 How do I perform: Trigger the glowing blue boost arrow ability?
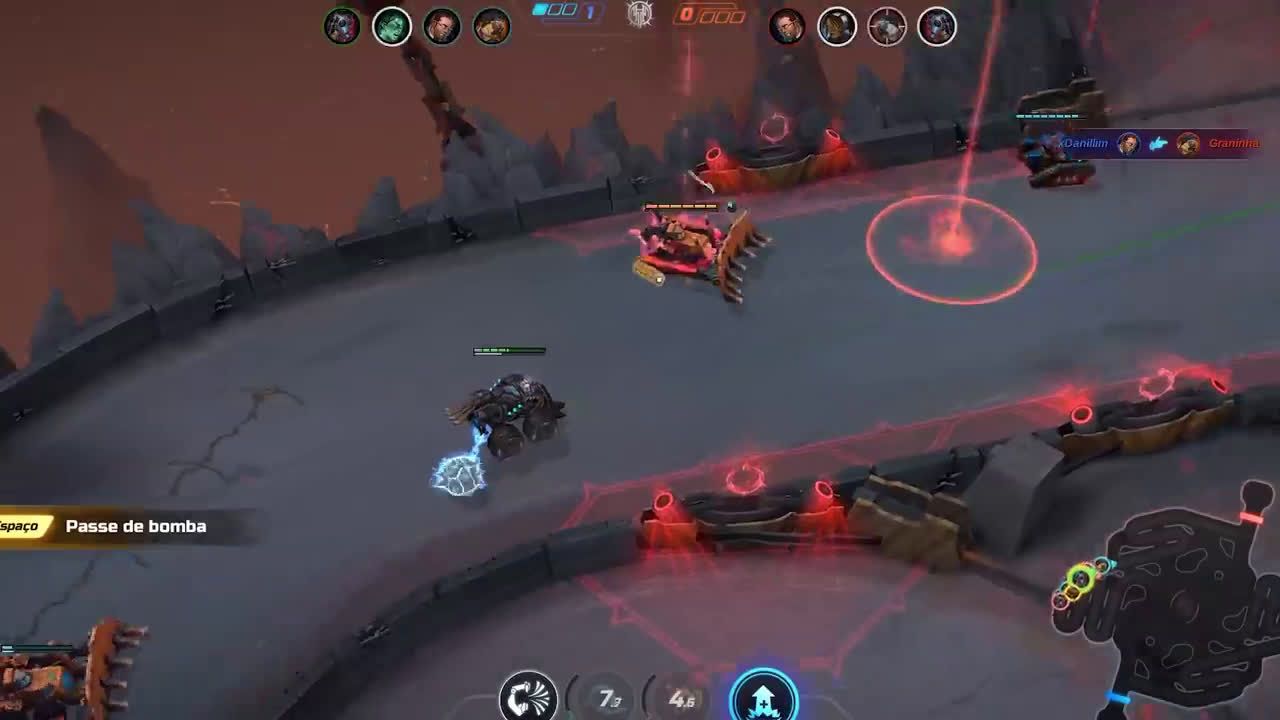(x=764, y=697)
